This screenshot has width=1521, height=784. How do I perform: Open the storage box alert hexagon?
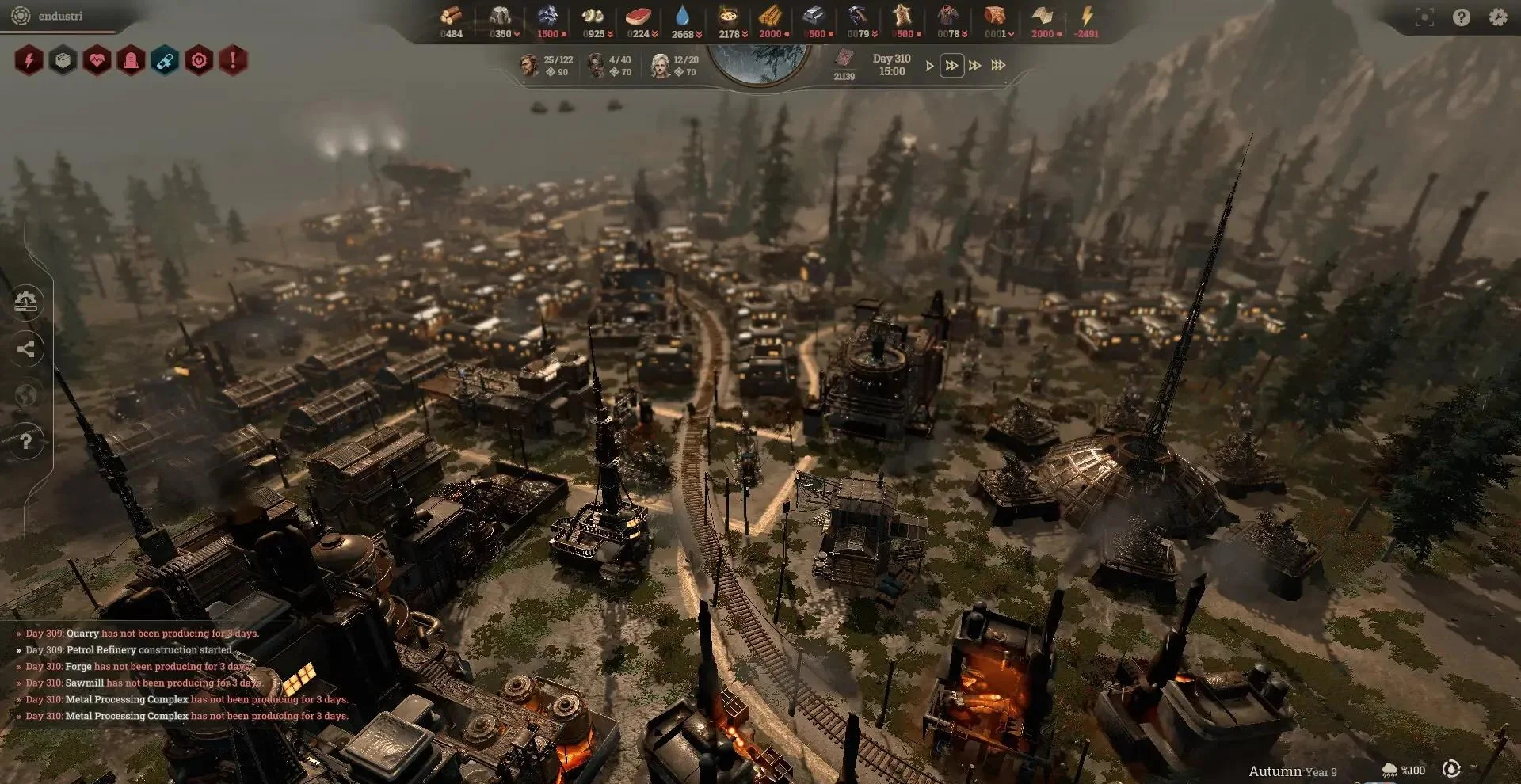[63, 60]
